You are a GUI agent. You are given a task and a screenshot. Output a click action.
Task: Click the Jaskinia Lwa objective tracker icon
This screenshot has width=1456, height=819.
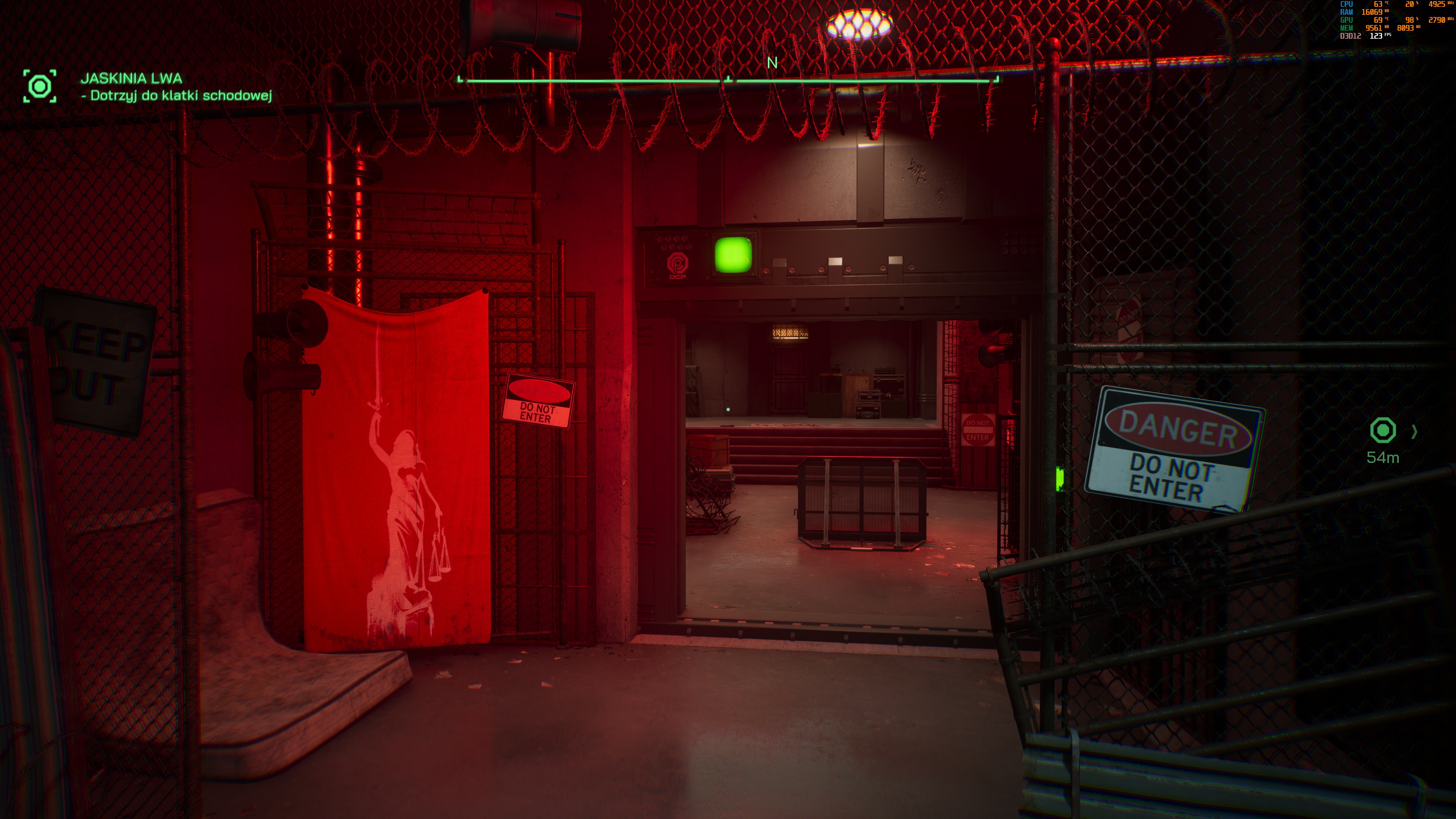39,86
